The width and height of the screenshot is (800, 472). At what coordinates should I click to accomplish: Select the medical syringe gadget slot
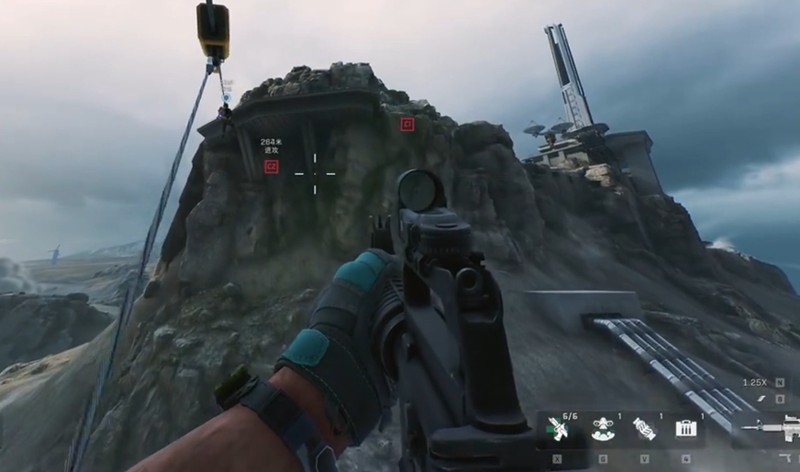pyautogui.click(x=559, y=429)
